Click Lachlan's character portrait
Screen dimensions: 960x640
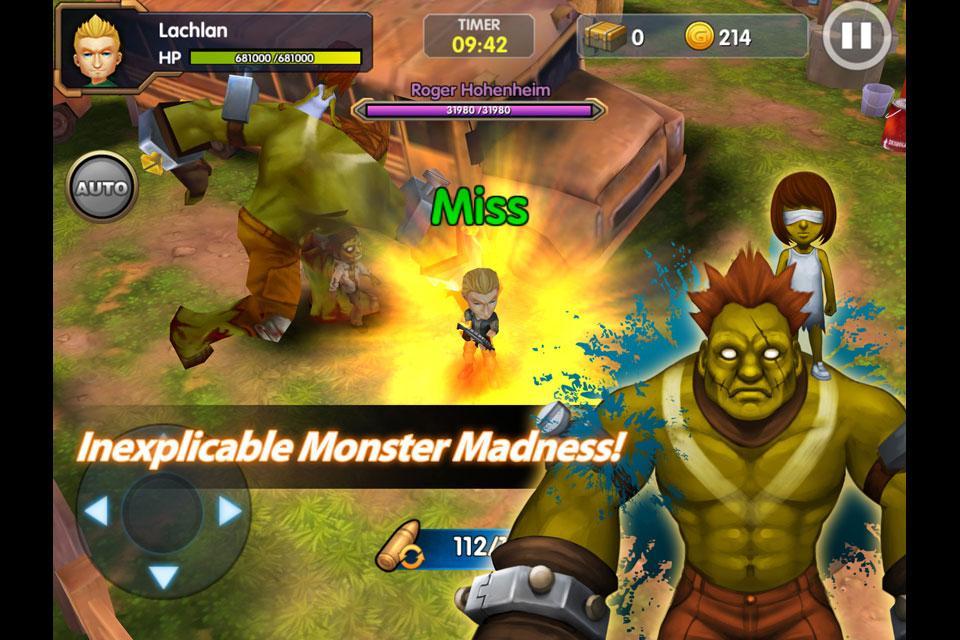pyautogui.click(x=103, y=47)
